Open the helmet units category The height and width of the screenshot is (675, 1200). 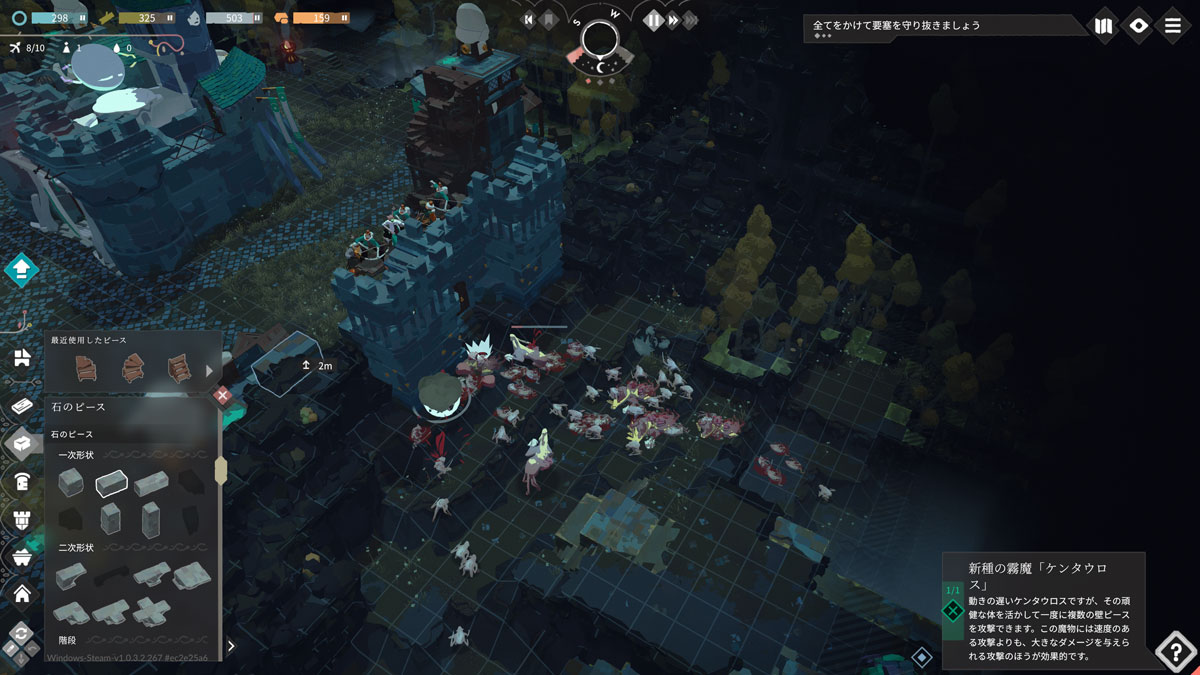tap(21, 481)
